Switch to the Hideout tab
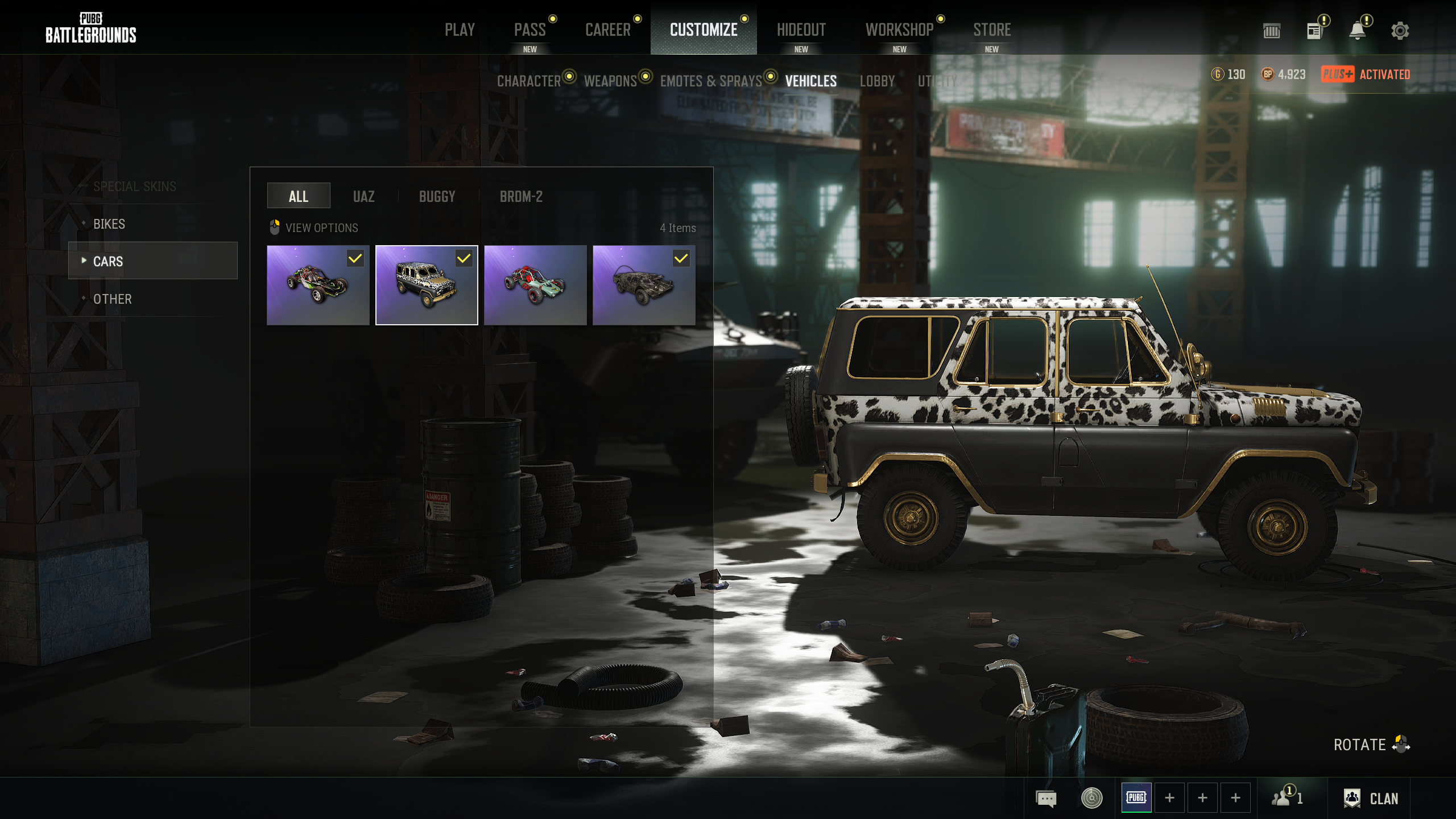This screenshot has width=1456, height=819. pyautogui.click(x=801, y=30)
